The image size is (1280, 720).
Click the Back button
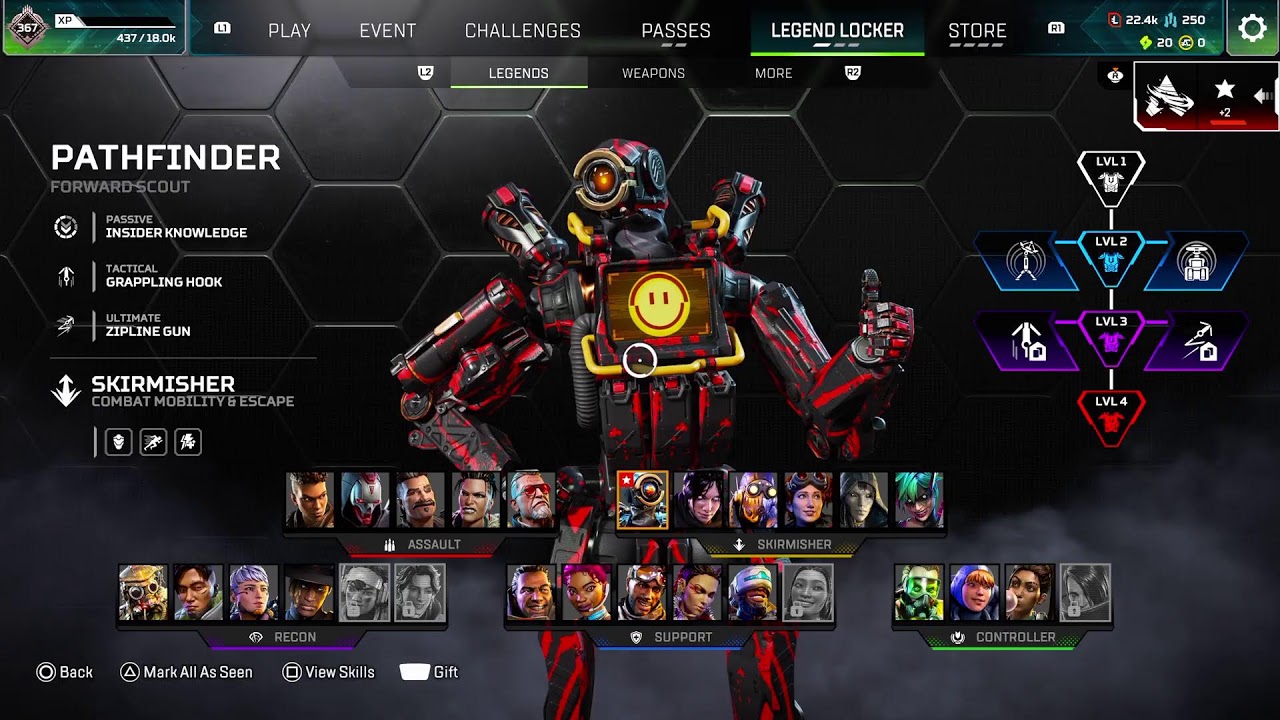coord(65,672)
